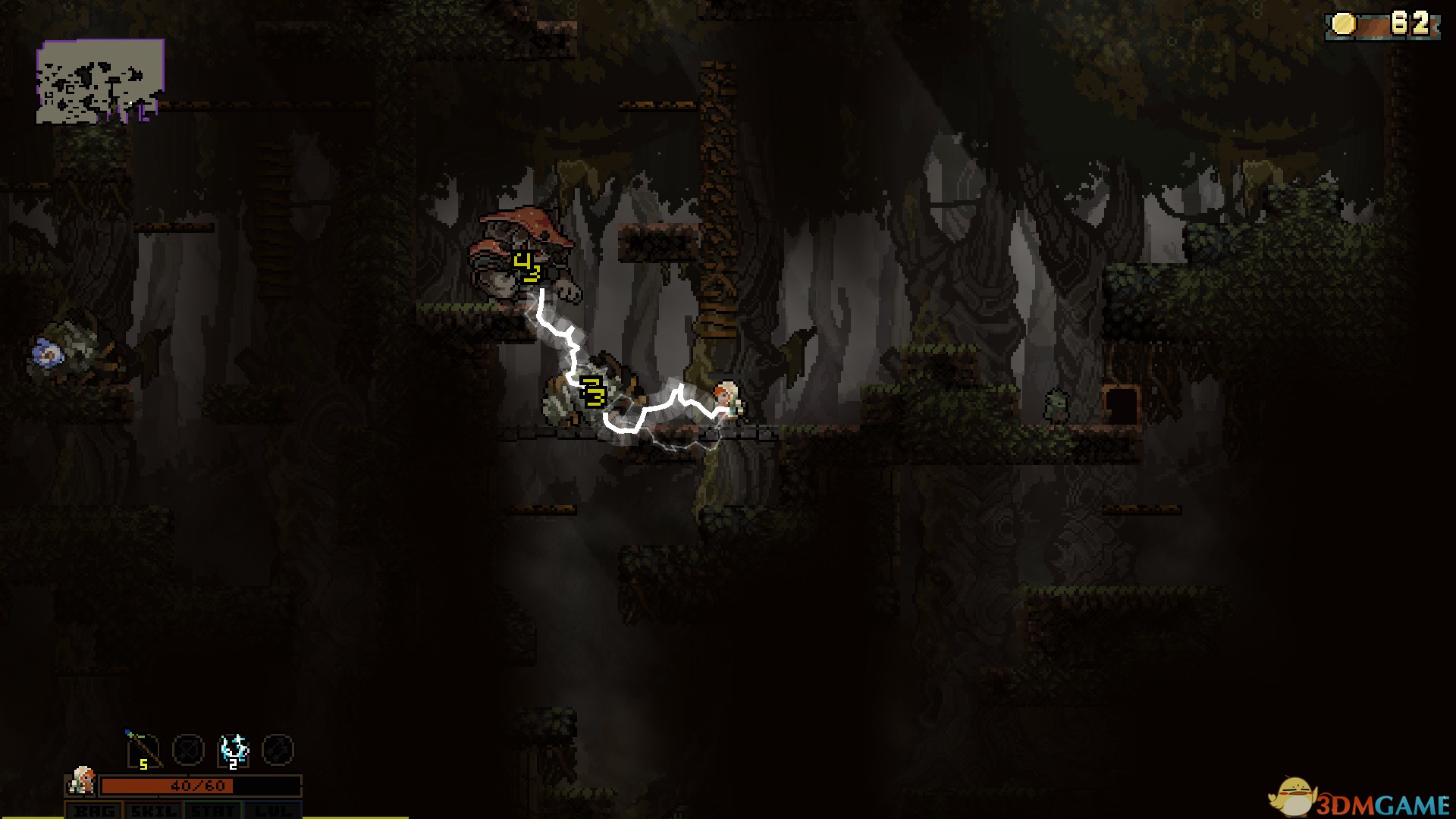Select the bow weapon slot
This screenshot has width=1456, height=819.
click(x=144, y=749)
